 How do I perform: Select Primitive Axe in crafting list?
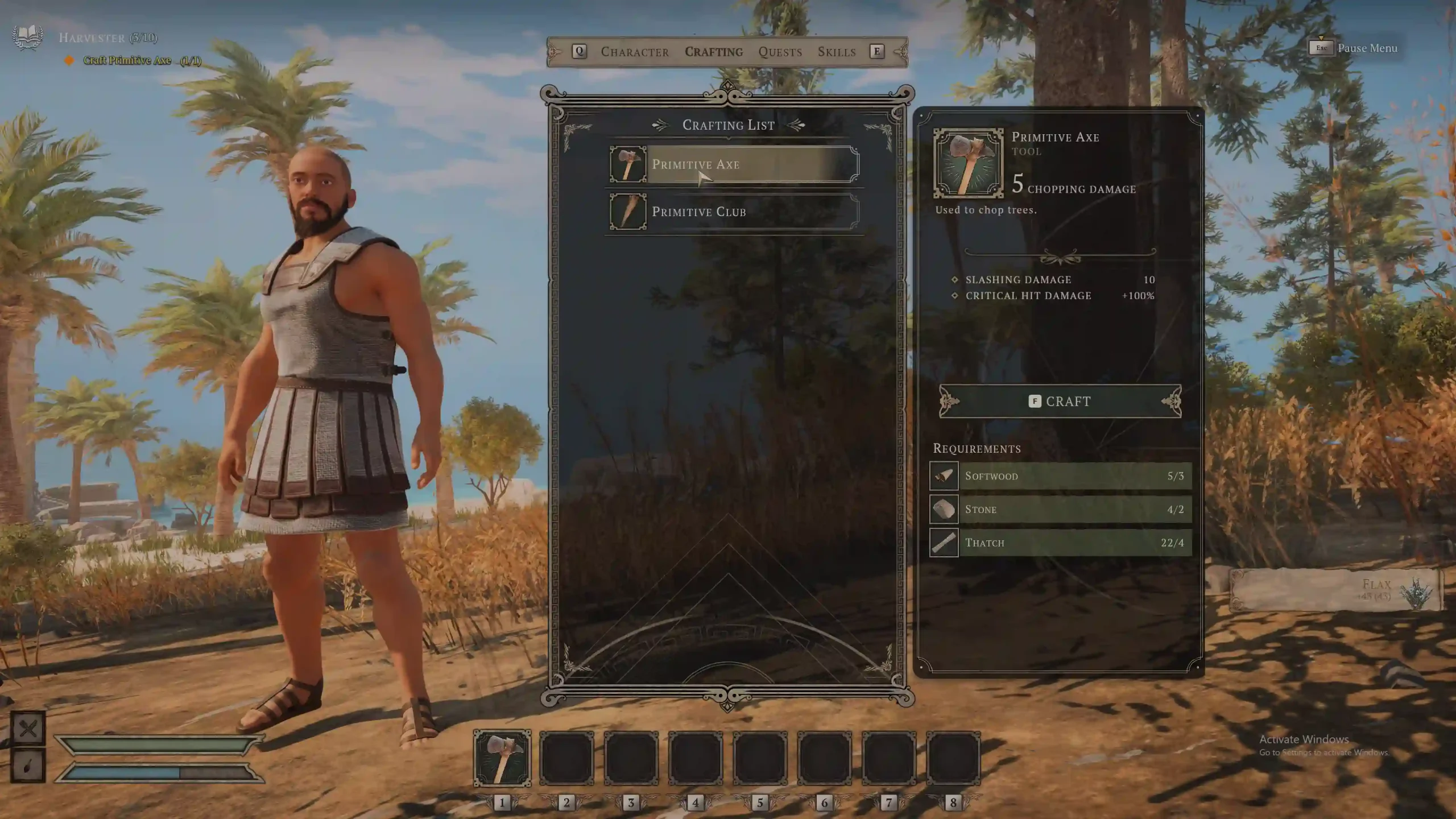pyautogui.click(x=734, y=164)
